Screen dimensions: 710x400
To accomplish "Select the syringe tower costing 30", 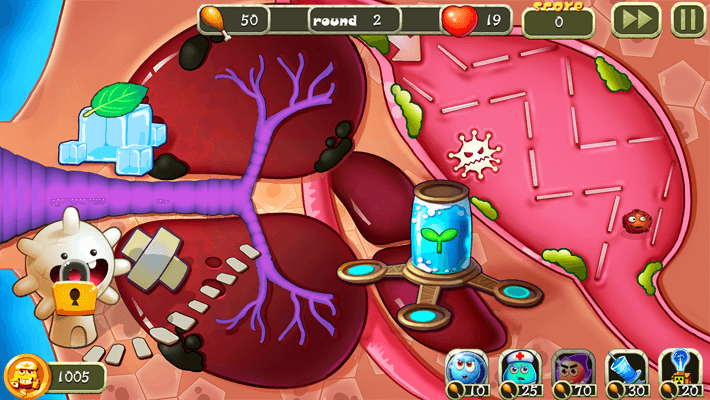I will (x=627, y=370).
